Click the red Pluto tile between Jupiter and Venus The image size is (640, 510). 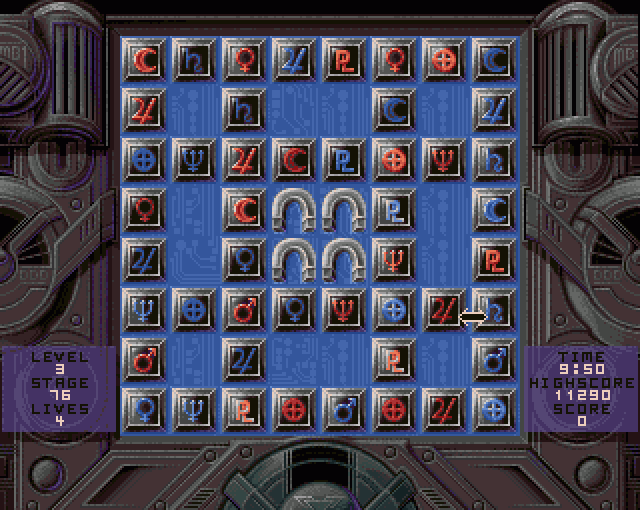(344, 61)
